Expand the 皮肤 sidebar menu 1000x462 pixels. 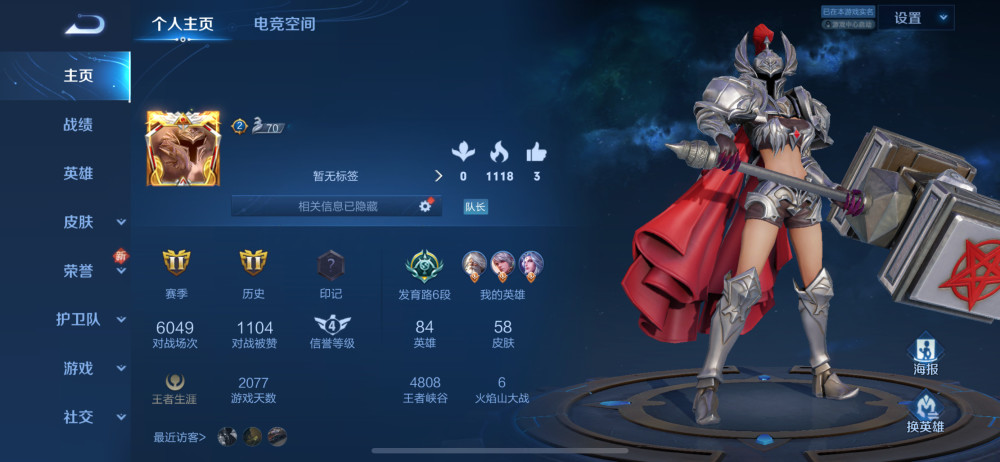(x=90, y=222)
